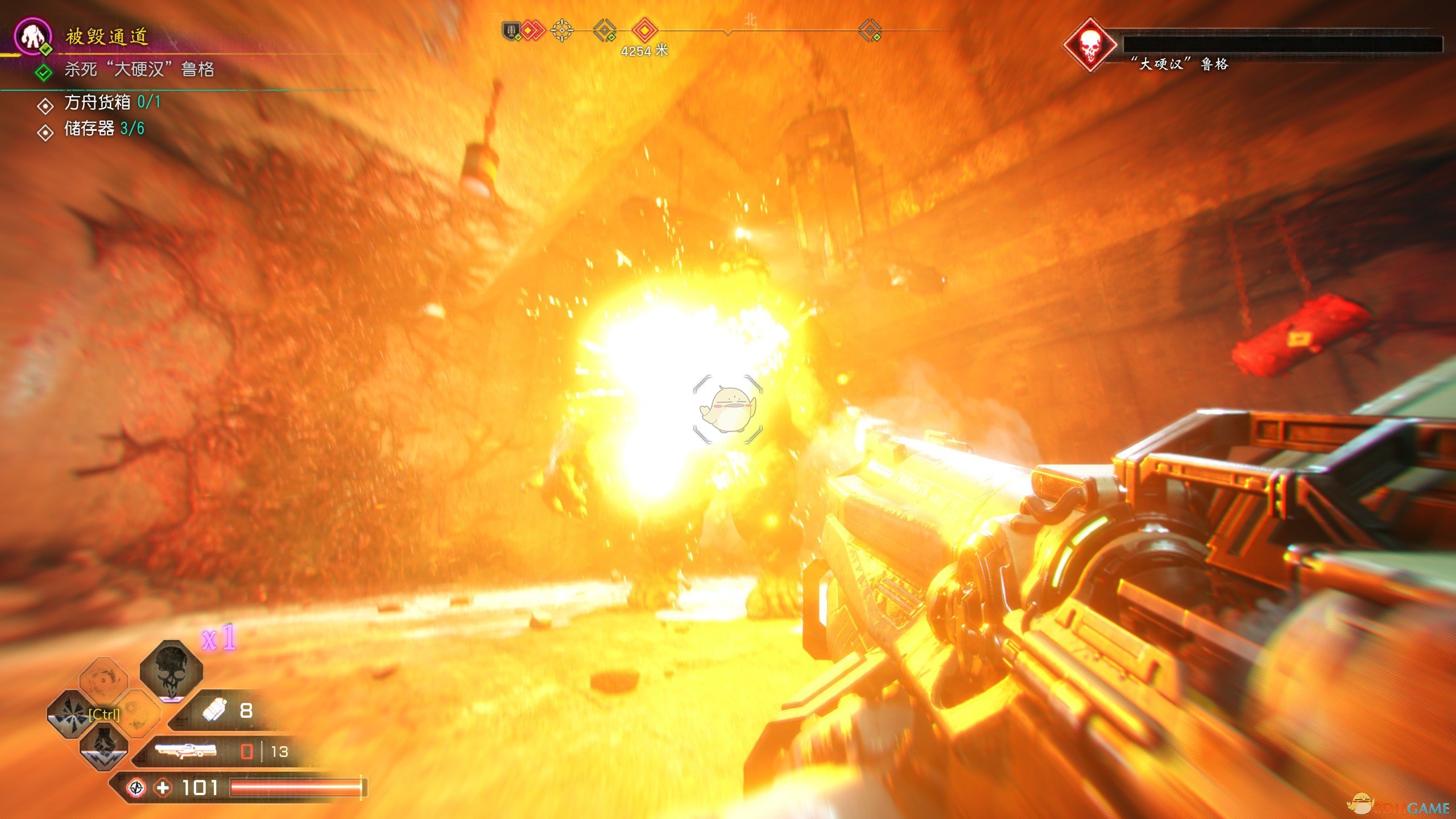Activate the skull Overdrive icon
Screen dimensions: 1456x819
click(171, 669)
